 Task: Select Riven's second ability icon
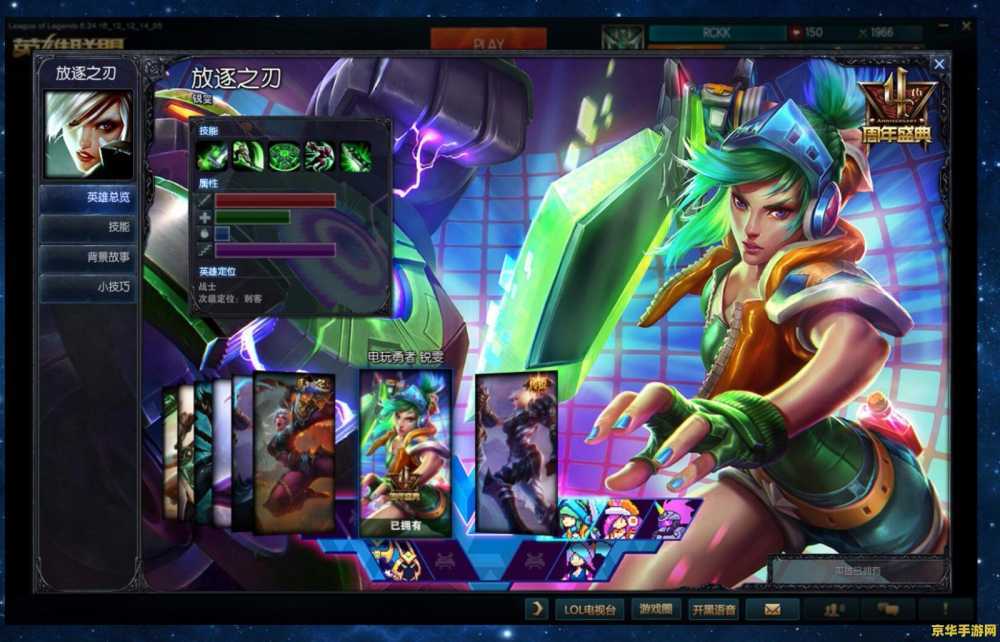click(x=247, y=156)
